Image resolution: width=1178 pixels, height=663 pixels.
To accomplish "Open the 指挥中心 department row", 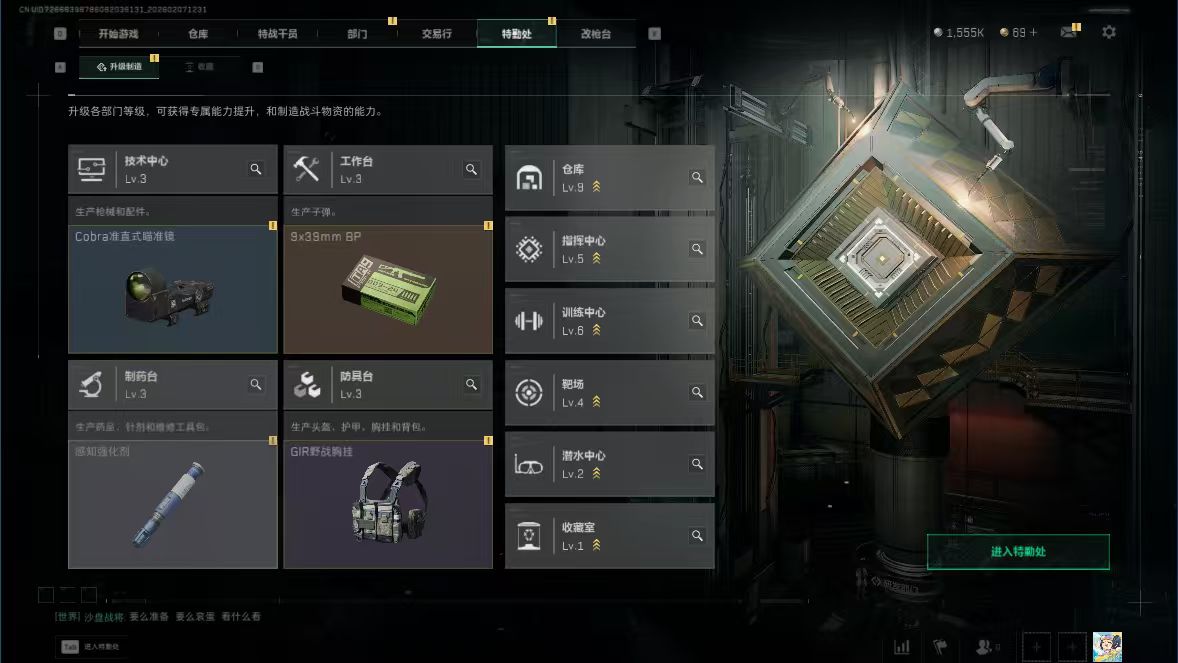I will (x=609, y=249).
